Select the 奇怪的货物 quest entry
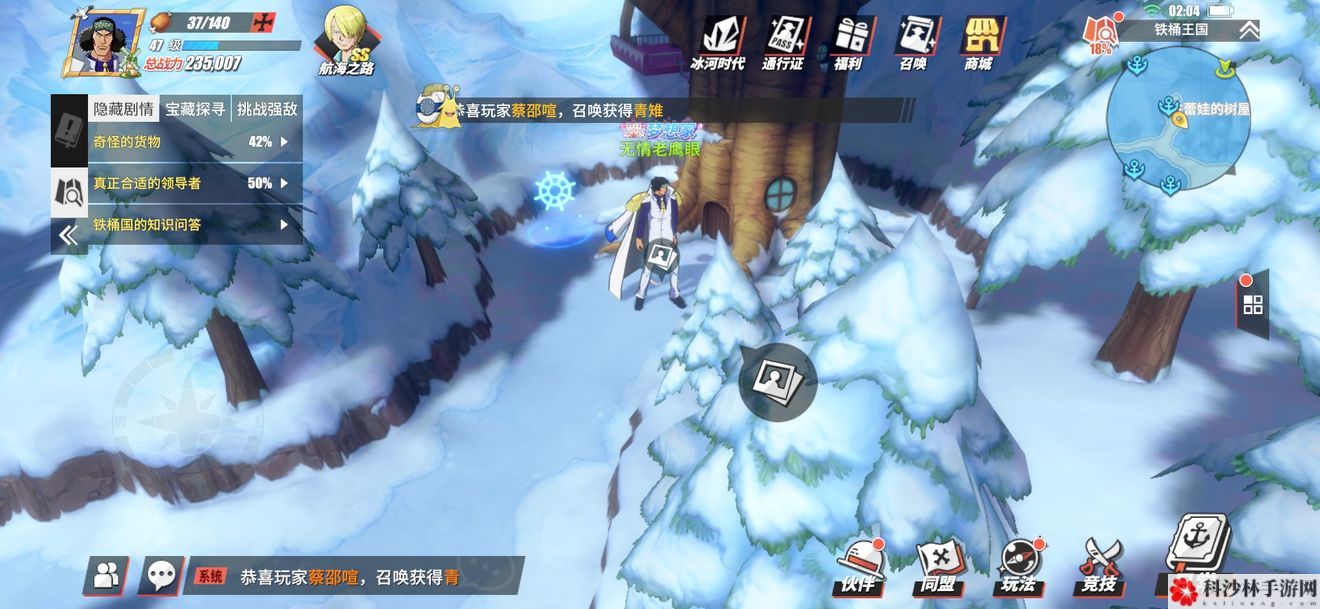Image resolution: width=1320 pixels, height=609 pixels. point(190,142)
